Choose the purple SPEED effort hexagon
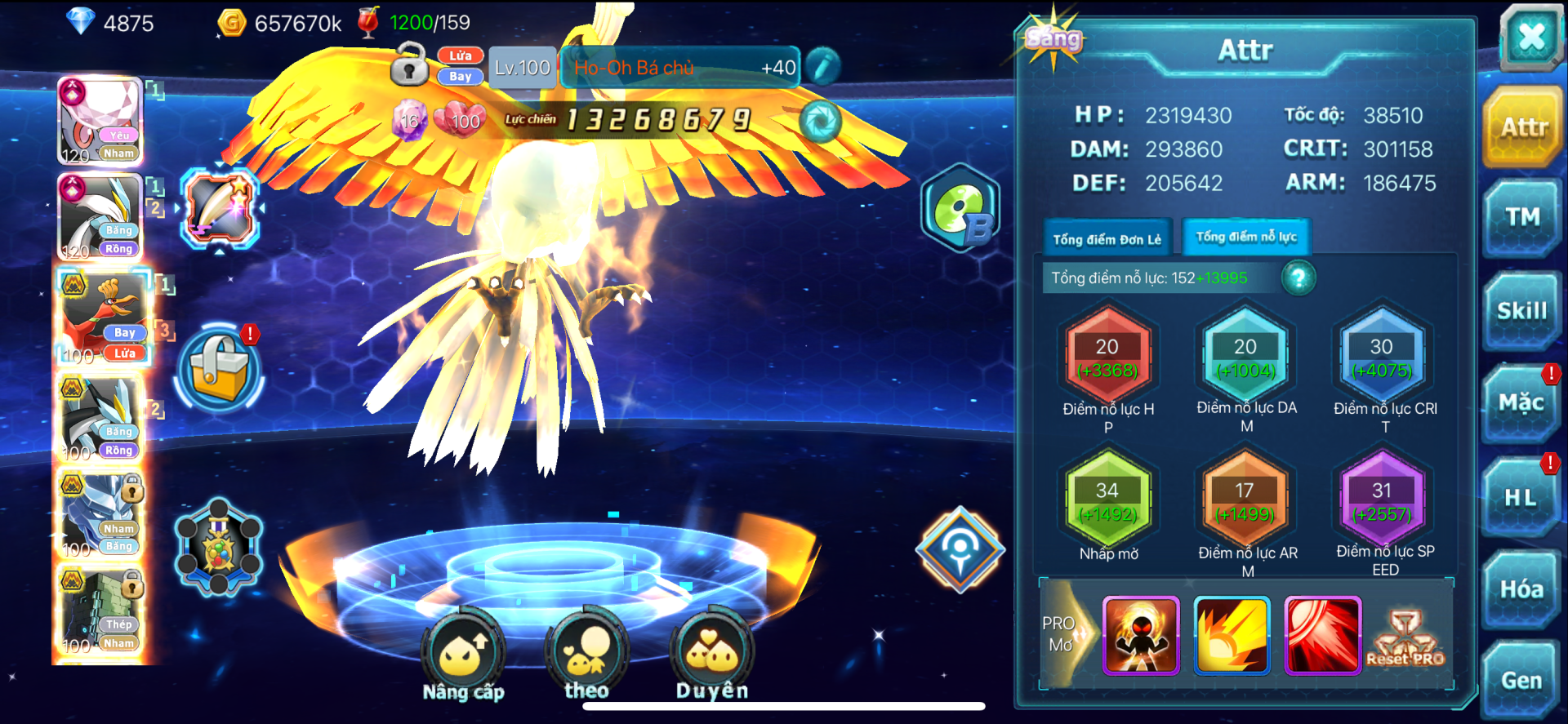 pyautogui.click(x=1382, y=501)
